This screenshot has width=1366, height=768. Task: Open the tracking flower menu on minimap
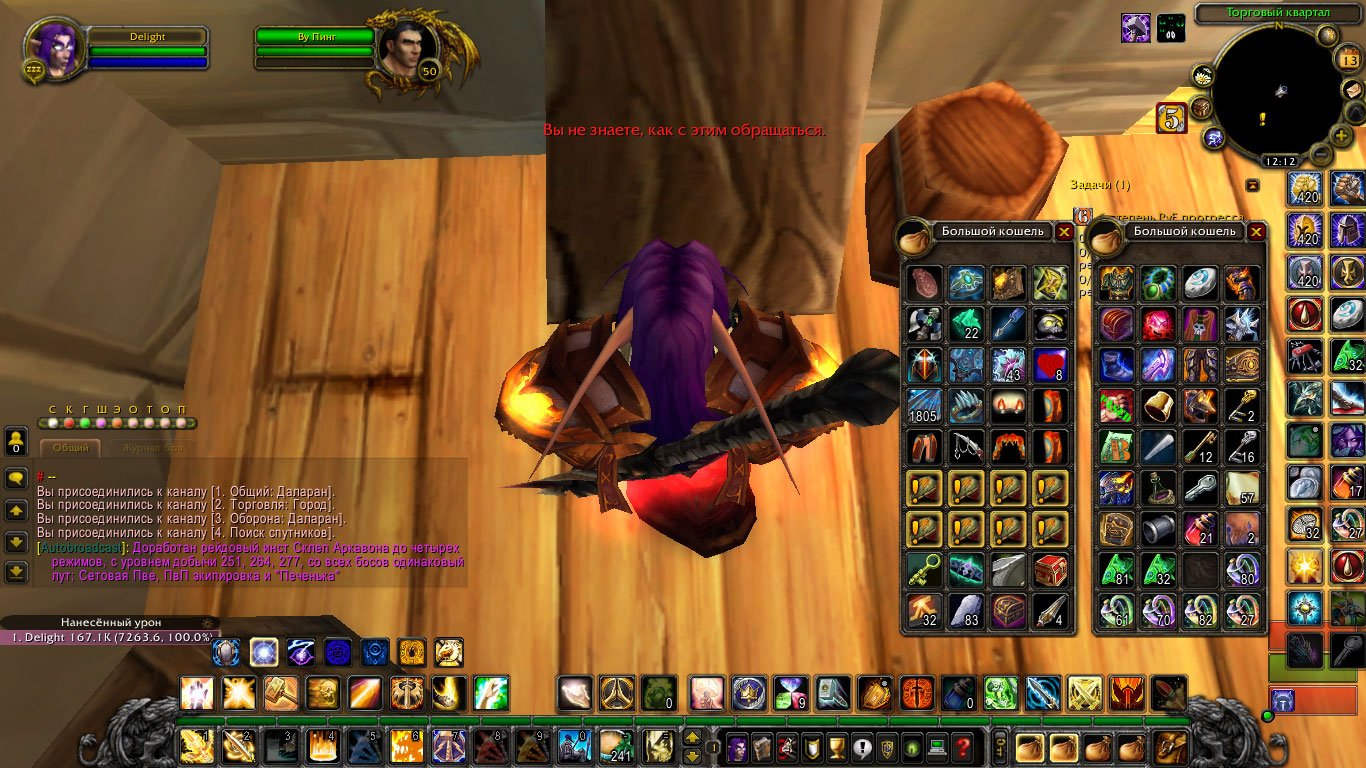pyautogui.click(x=1203, y=76)
